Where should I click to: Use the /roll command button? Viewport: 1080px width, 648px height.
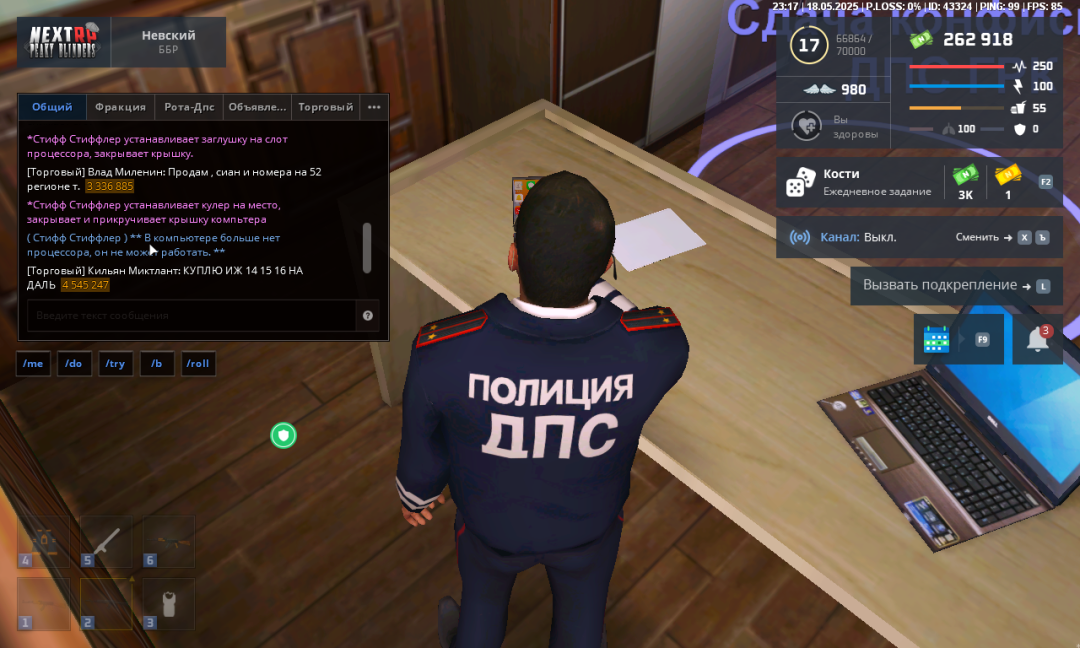pos(198,364)
